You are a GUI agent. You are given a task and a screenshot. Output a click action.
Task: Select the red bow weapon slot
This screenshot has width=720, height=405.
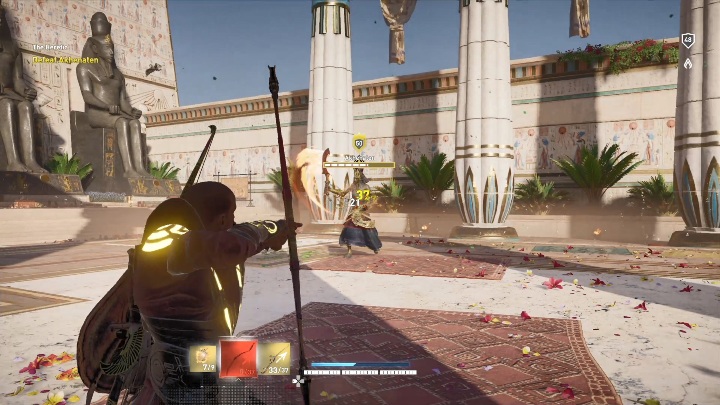click(x=238, y=357)
